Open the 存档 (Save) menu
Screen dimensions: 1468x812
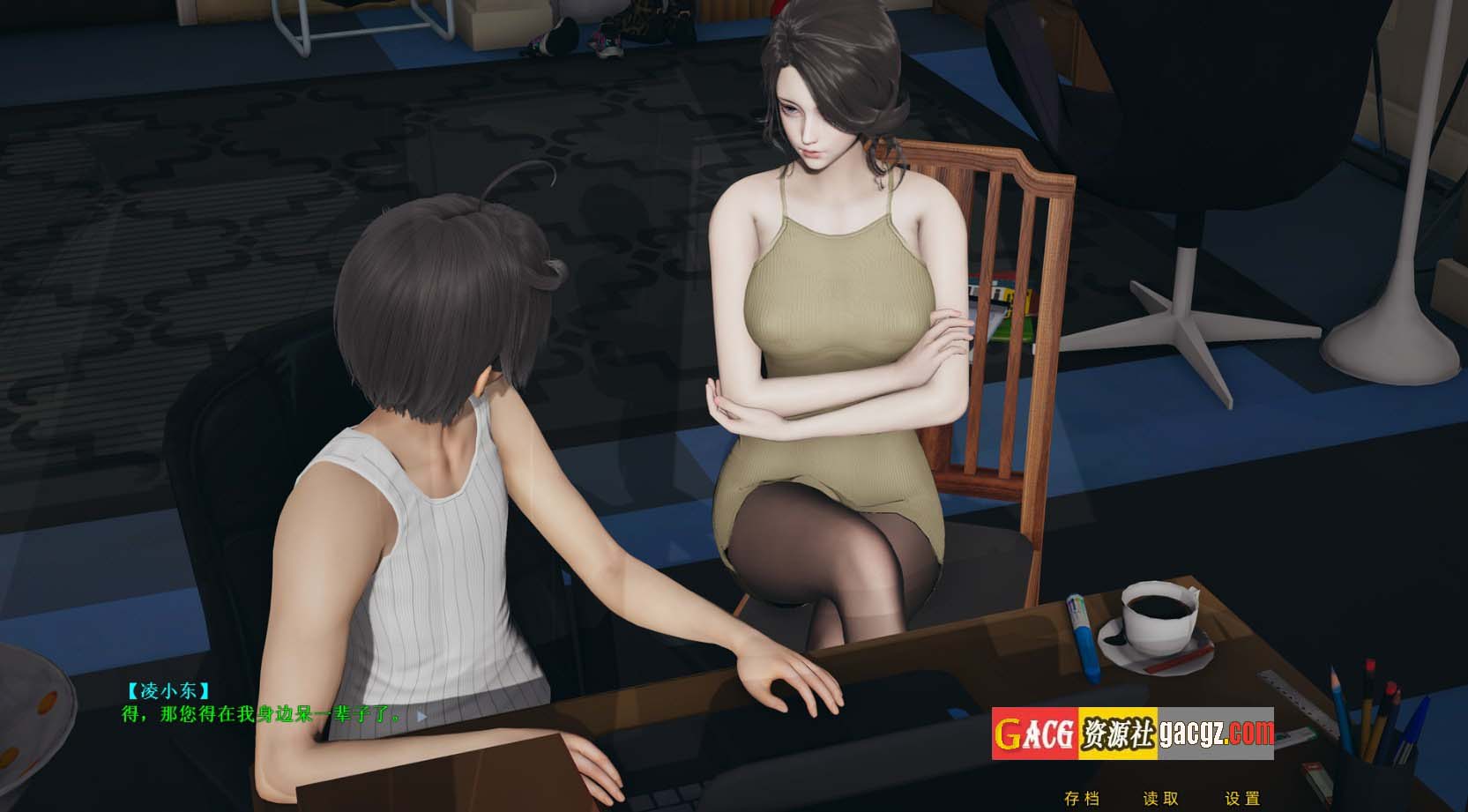point(1082,799)
